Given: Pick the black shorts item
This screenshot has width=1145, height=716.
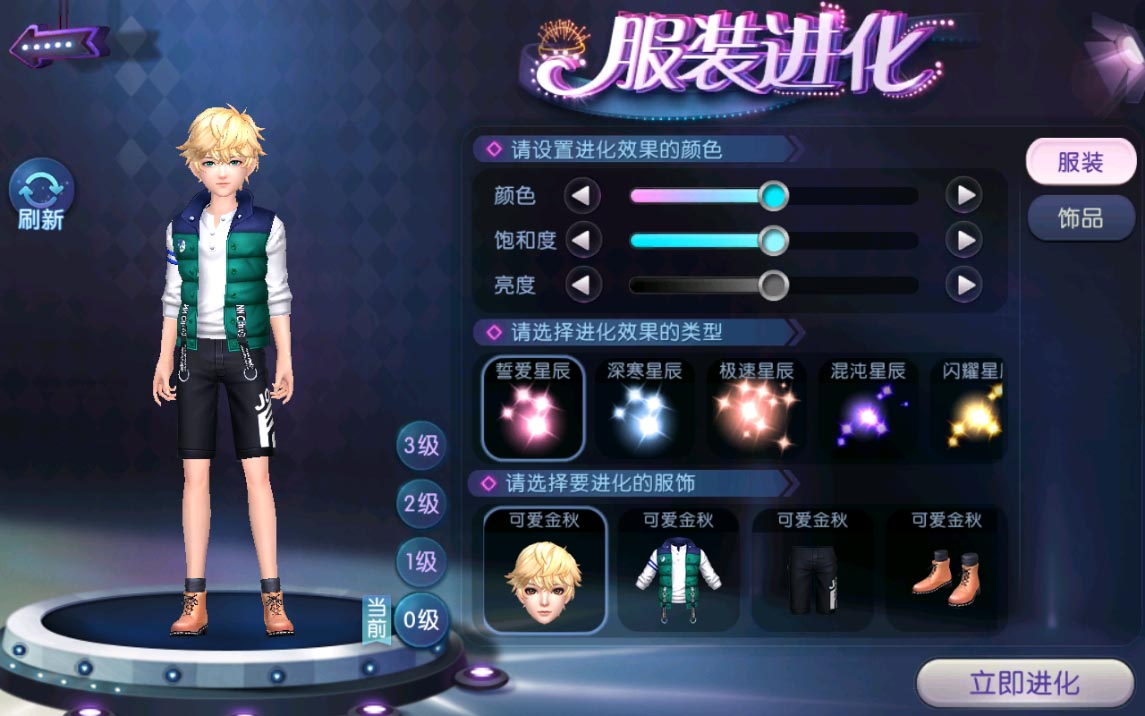Looking at the screenshot, I should pyautogui.click(x=812, y=571).
